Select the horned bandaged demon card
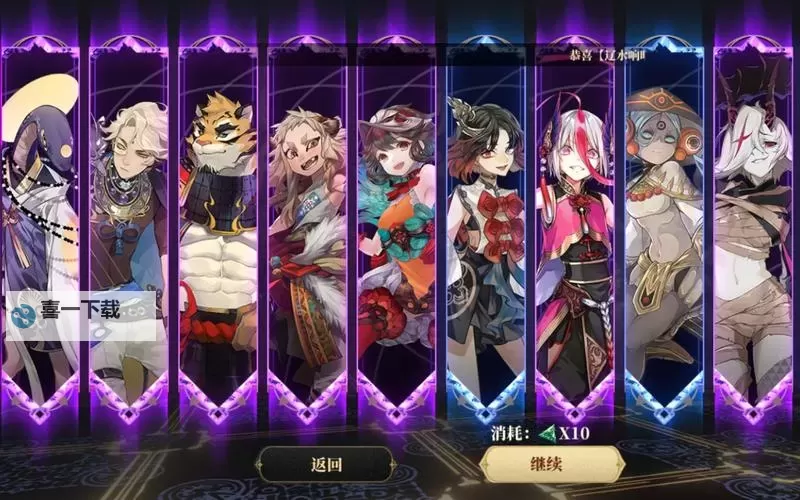The height and width of the screenshot is (500, 800). tap(752, 230)
